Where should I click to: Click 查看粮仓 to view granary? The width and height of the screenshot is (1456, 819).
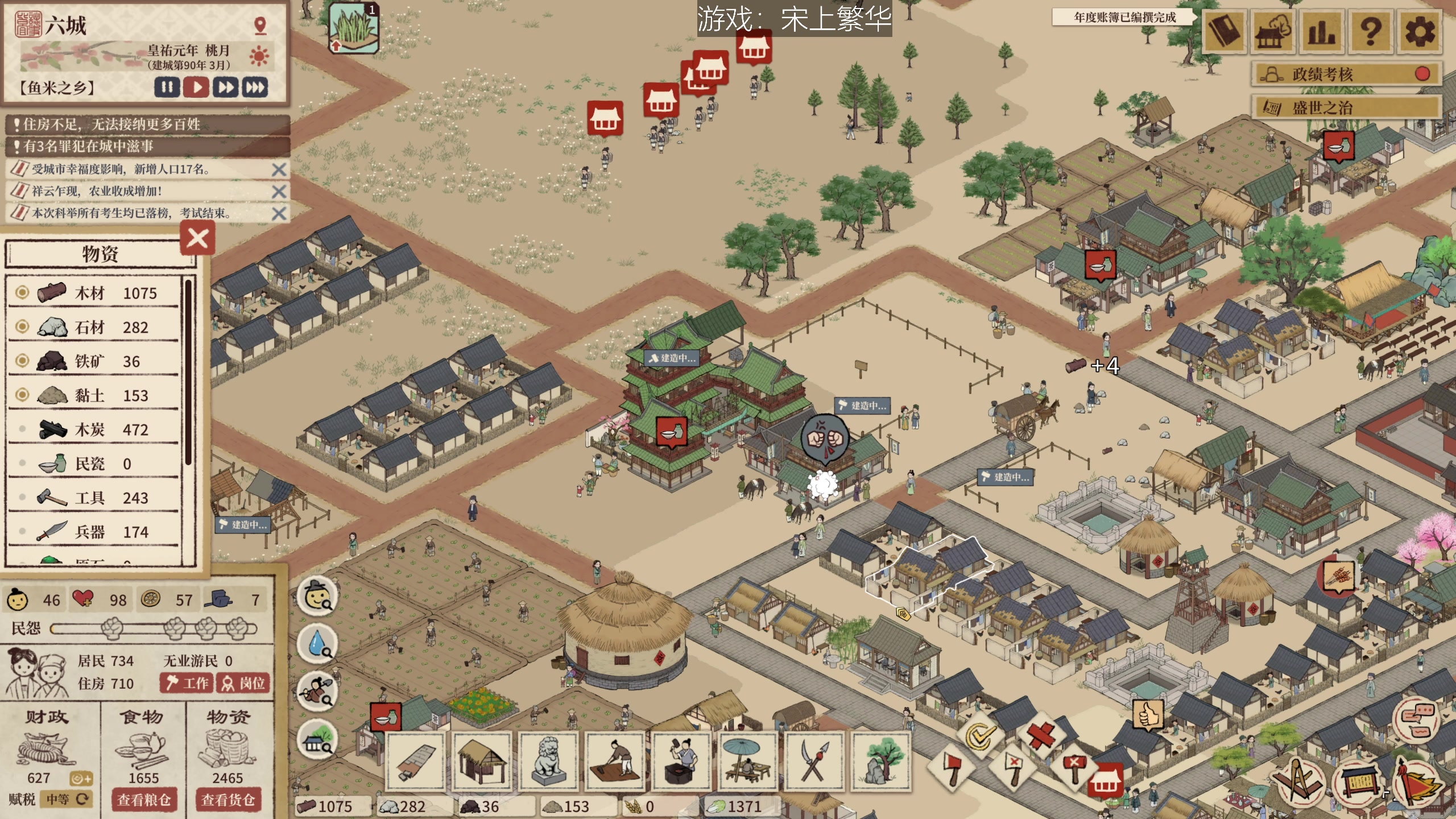tap(144, 800)
